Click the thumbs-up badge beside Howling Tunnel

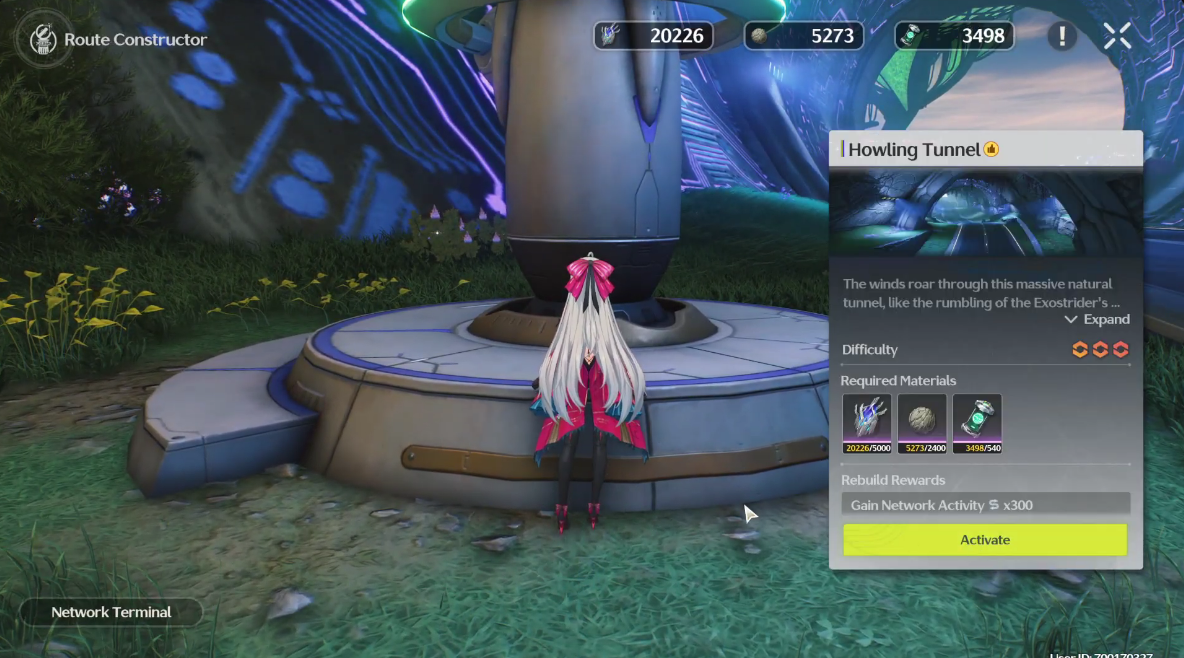991,150
